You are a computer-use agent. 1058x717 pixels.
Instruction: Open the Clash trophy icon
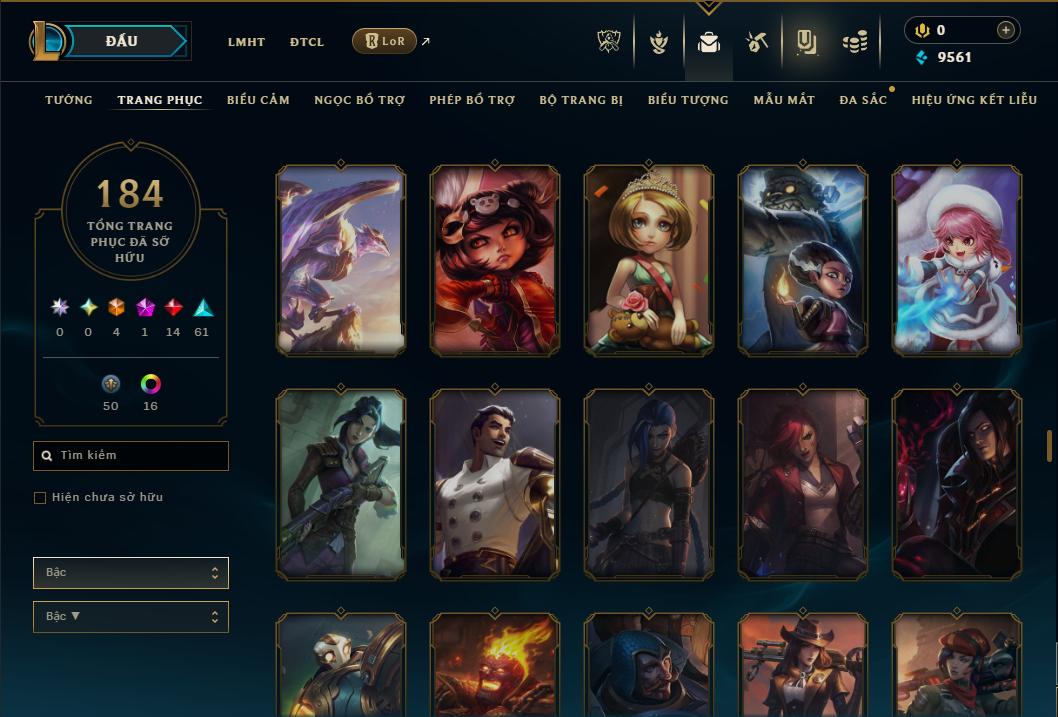pyautogui.click(x=609, y=42)
